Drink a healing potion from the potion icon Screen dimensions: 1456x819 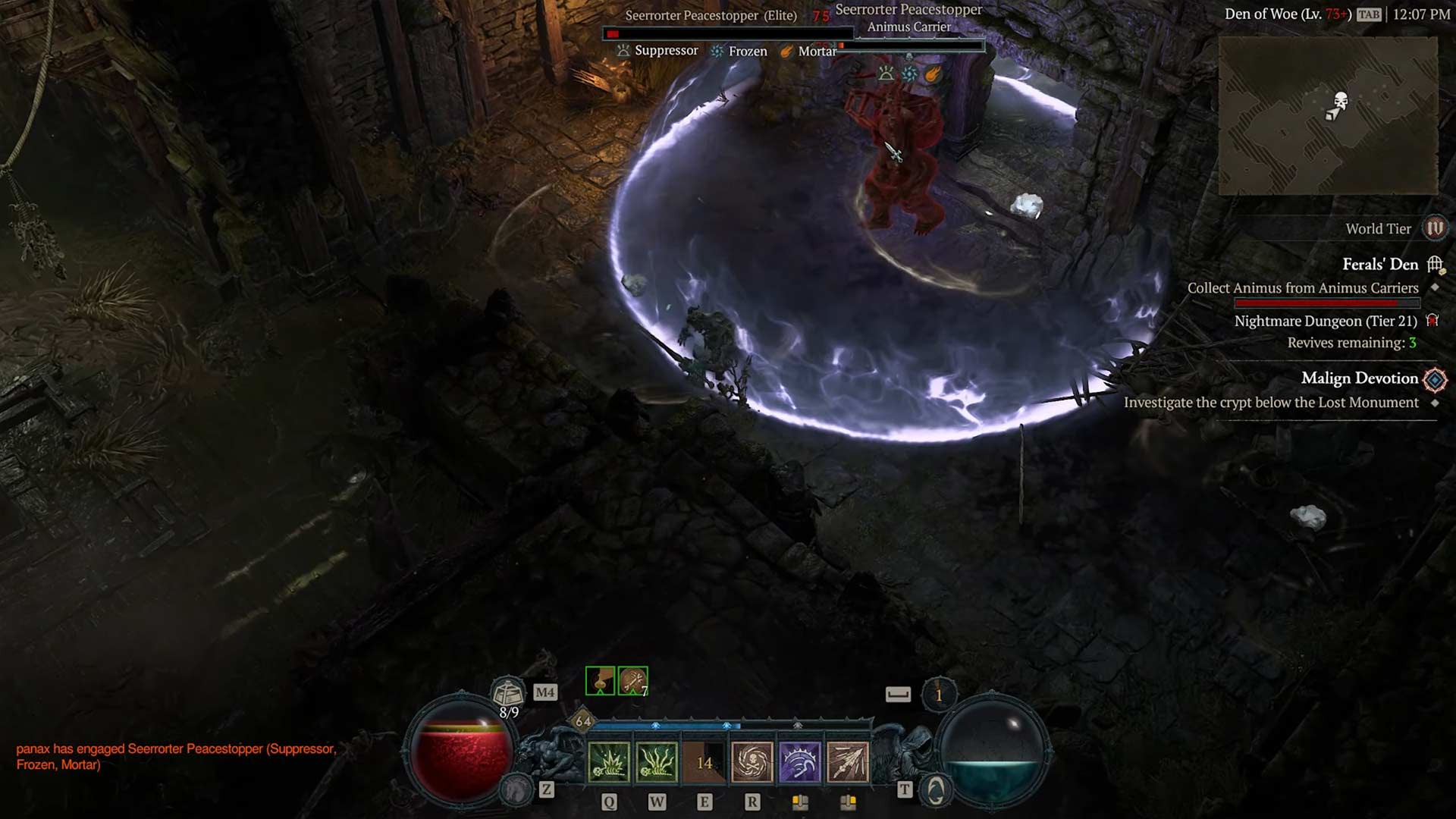click(x=507, y=692)
